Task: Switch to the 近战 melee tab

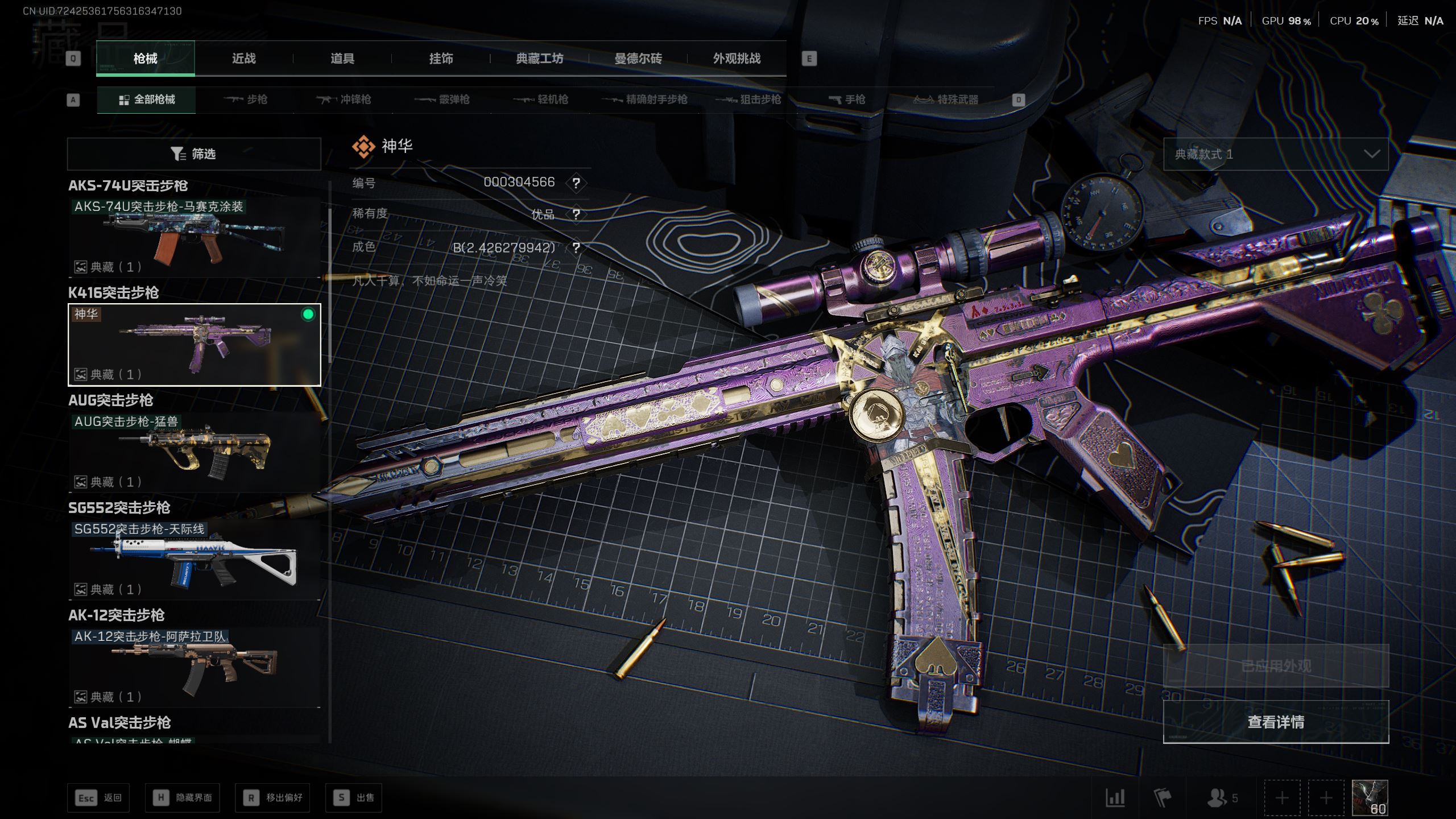Action: click(x=243, y=59)
